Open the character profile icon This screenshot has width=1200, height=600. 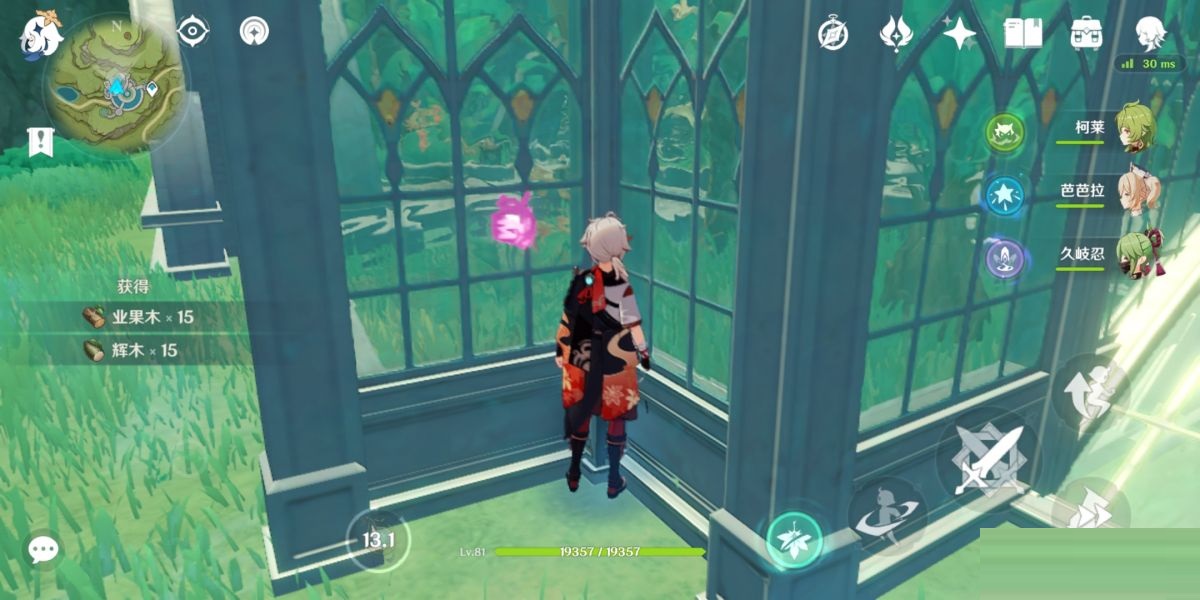[1150, 32]
